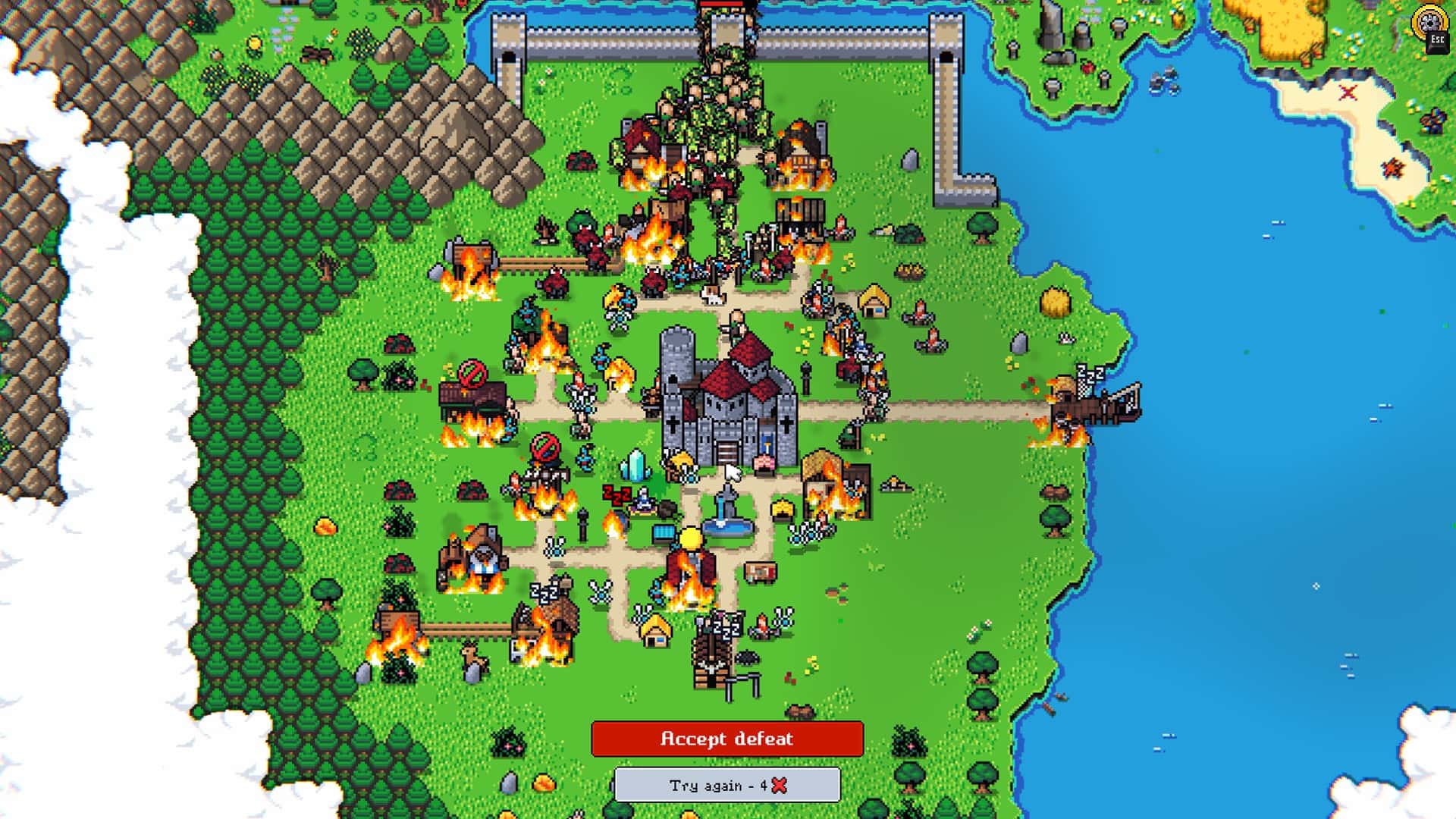
Task: Choose Try again for 4 tokens
Action: pyautogui.click(x=728, y=786)
